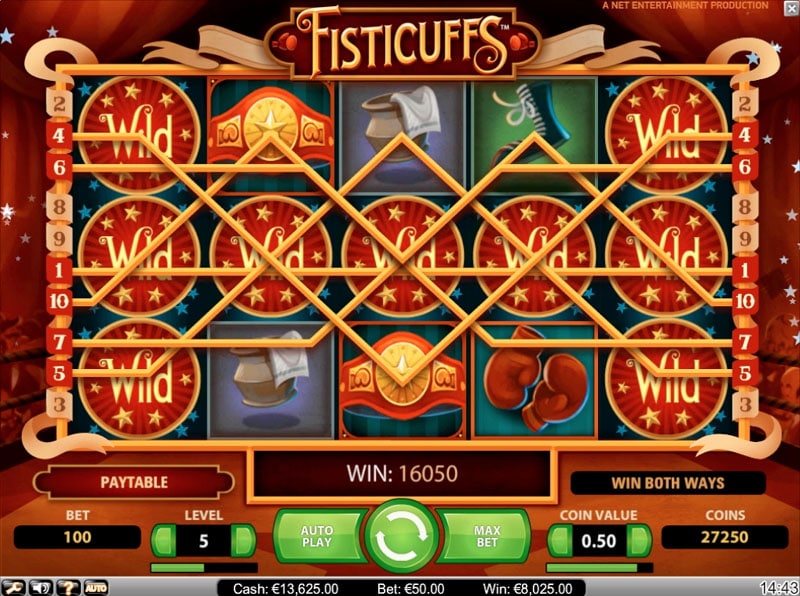Click the level slider bar

[203, 567]
